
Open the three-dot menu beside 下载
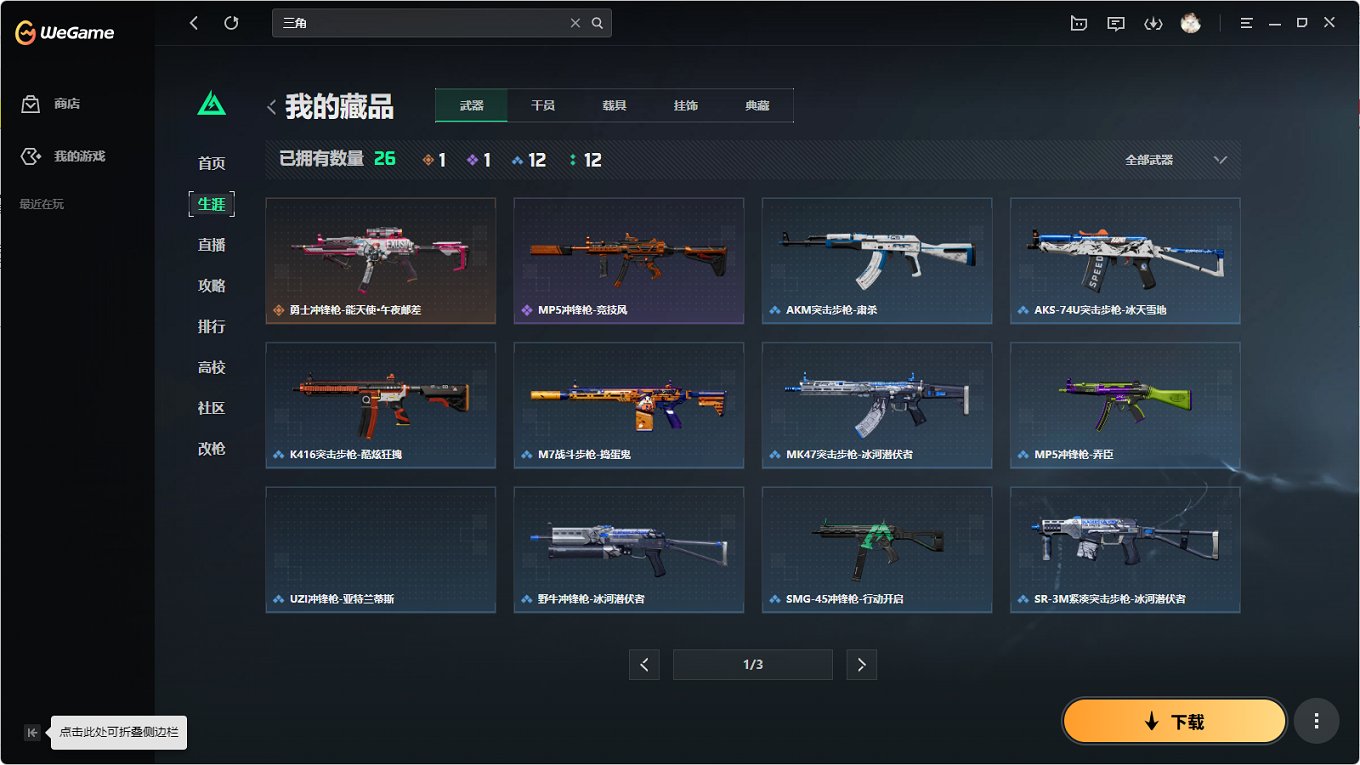point(1316,720)
